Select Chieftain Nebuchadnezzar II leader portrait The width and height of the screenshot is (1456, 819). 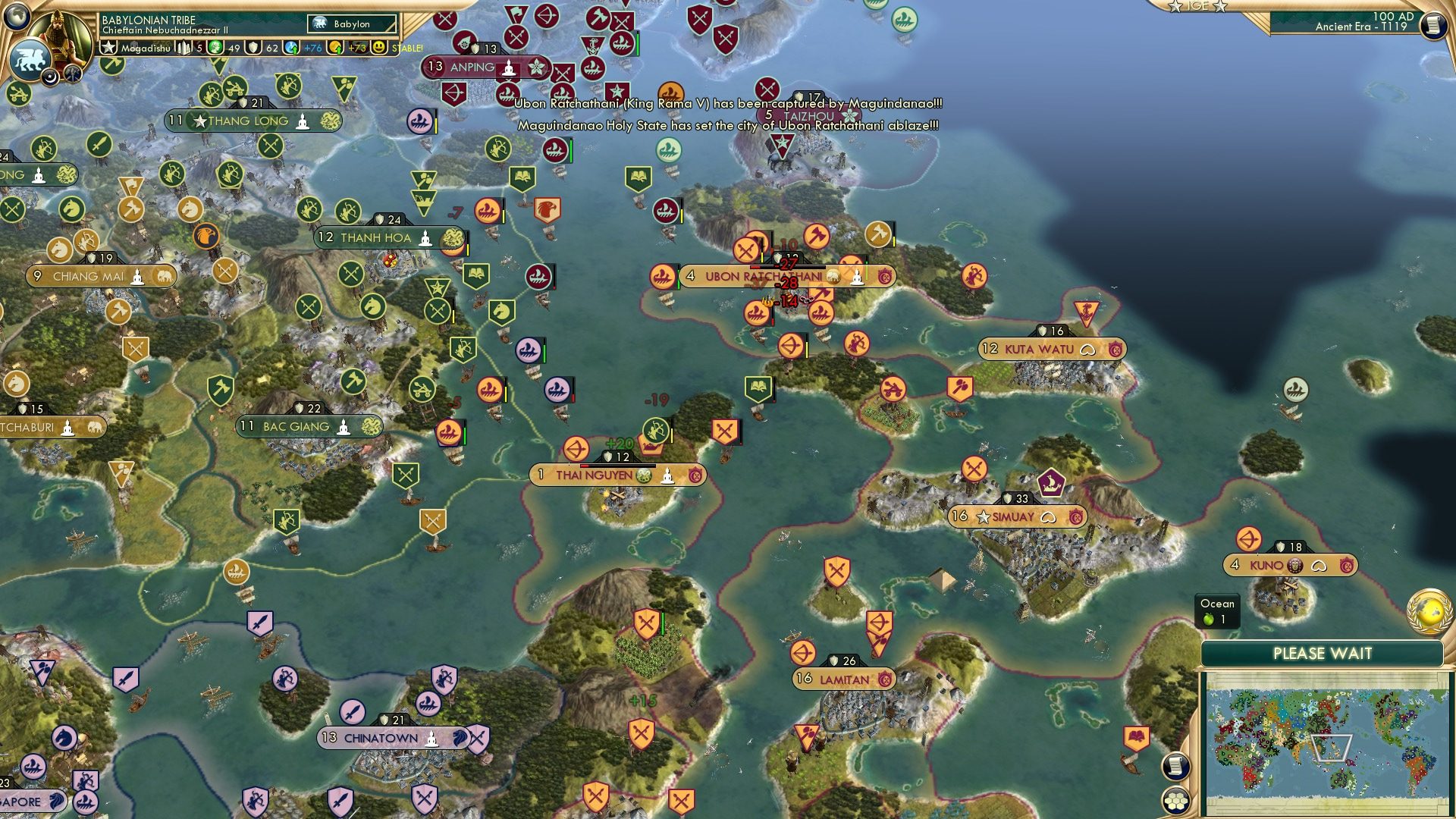61,32
